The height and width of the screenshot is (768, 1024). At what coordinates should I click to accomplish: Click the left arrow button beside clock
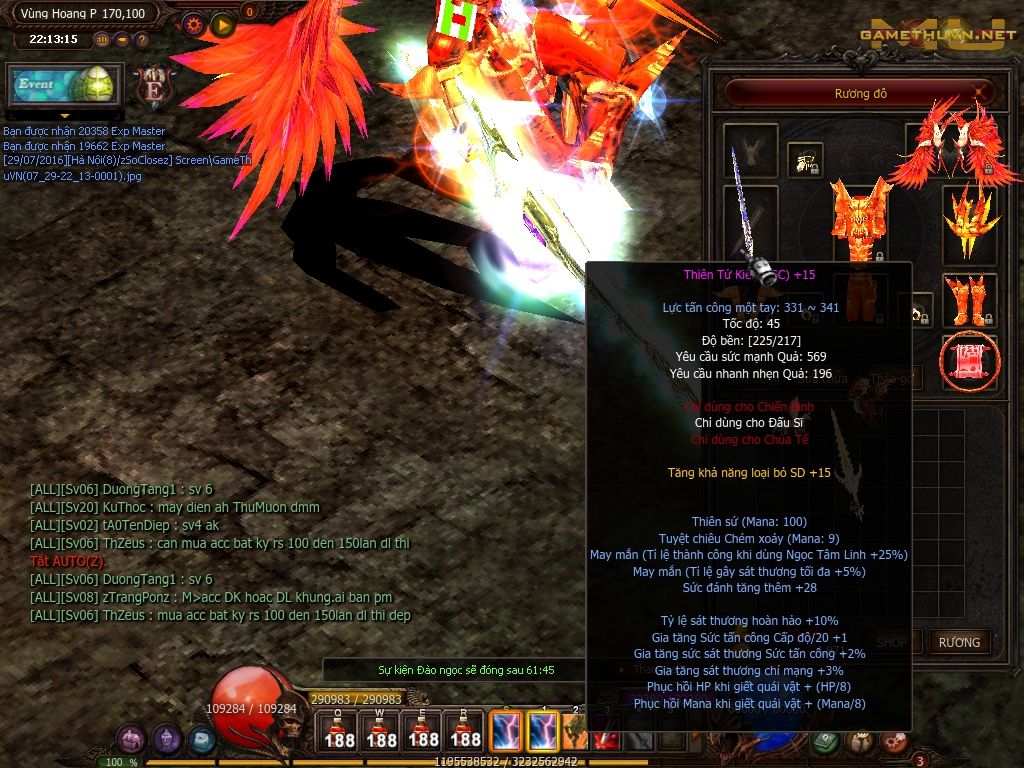coord(122,40)
